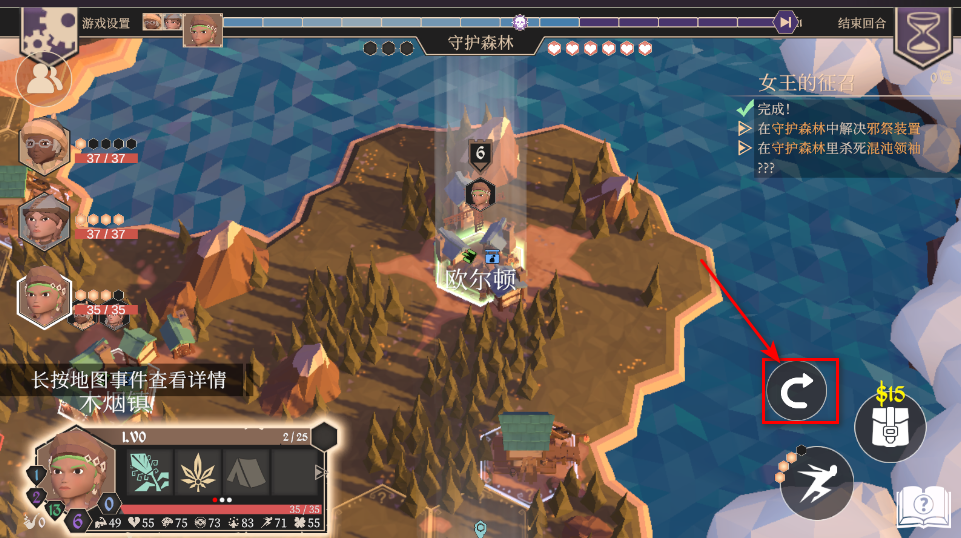Click the skip marker on the turn timeline

click(786, 22)
